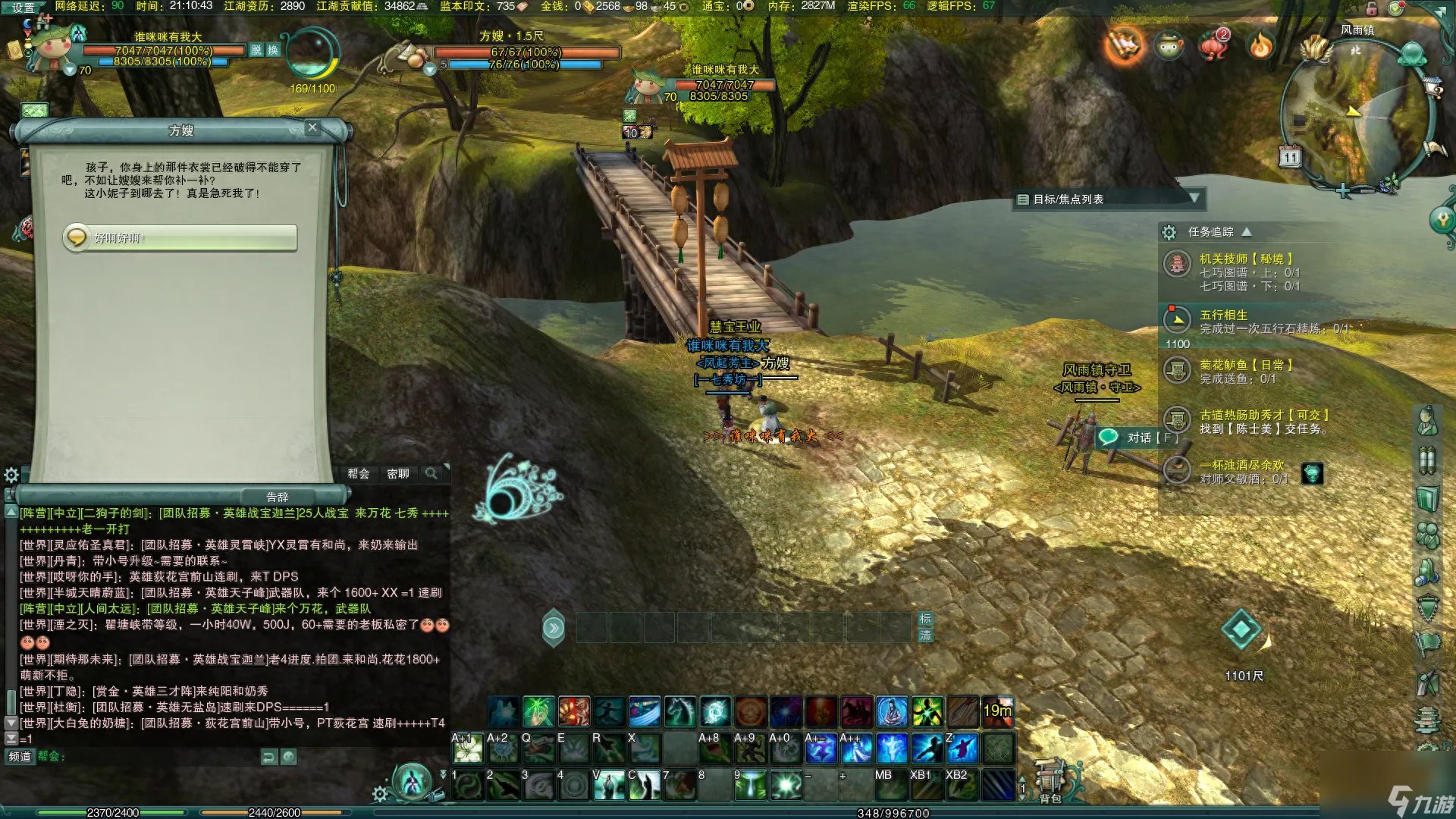
Task: Open quest tracker gear settings
Action: pos(1169,232)
